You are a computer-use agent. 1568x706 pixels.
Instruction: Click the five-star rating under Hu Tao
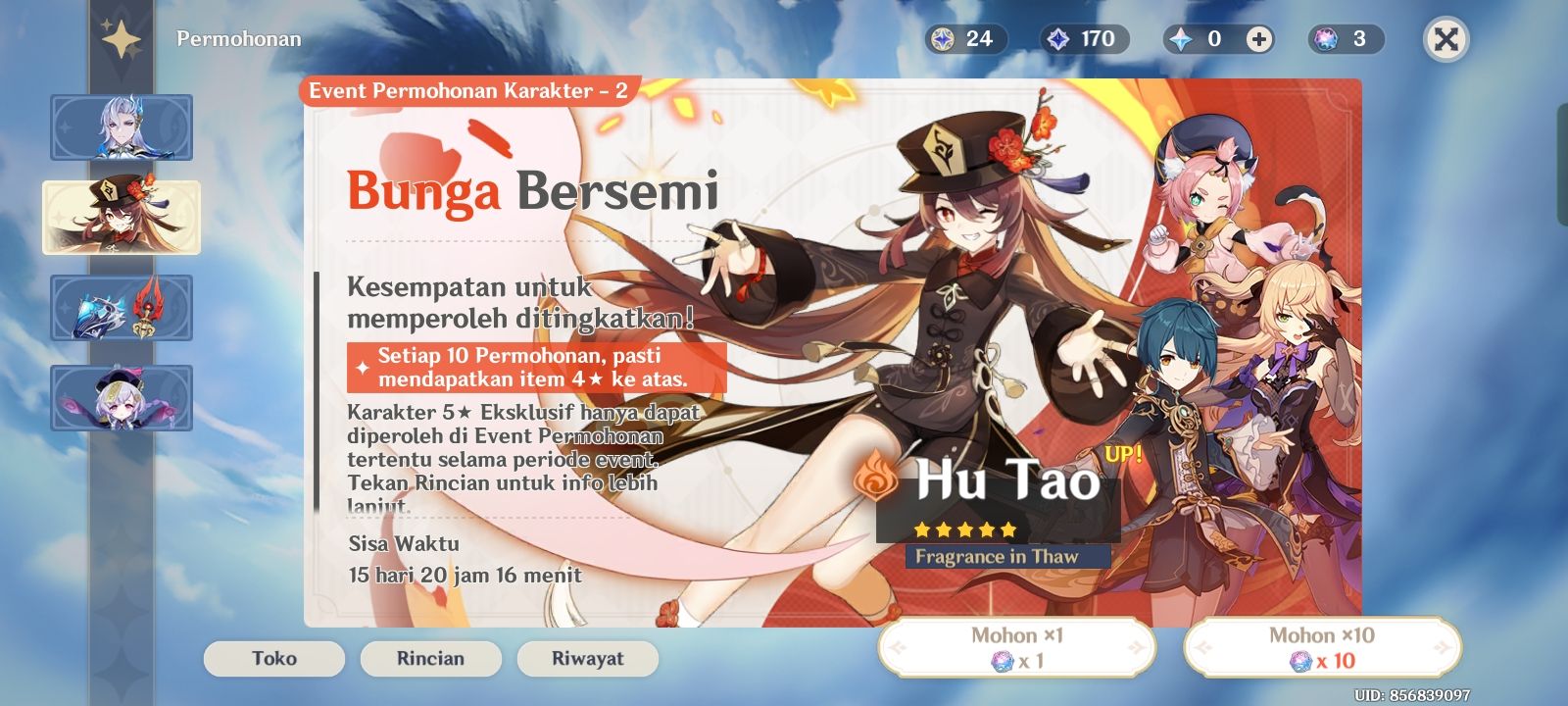point(965,529)
